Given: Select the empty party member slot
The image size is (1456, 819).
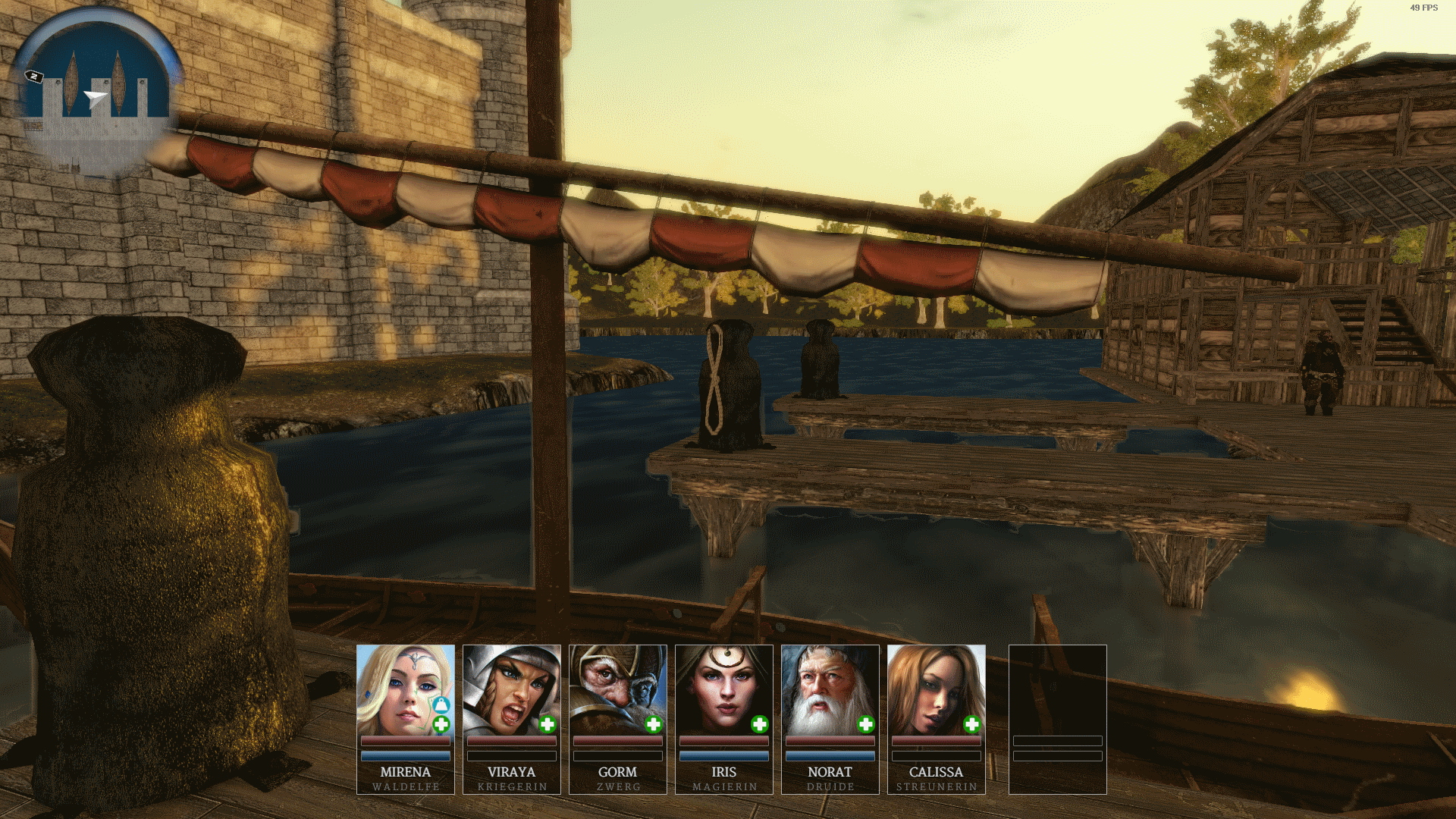Looking at the screenshot, I should (1057, 719).
